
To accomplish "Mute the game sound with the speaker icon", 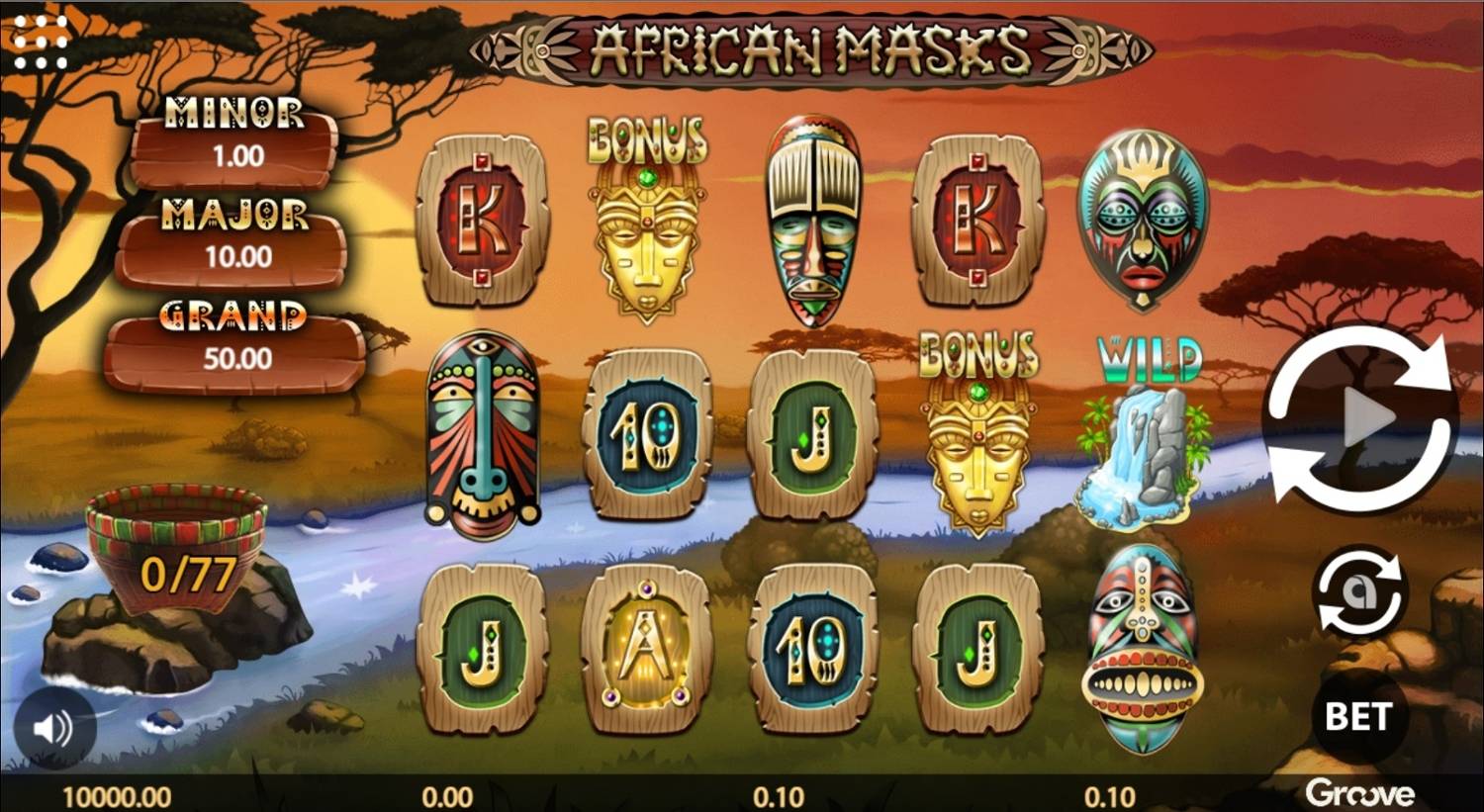I will (54, 730).
